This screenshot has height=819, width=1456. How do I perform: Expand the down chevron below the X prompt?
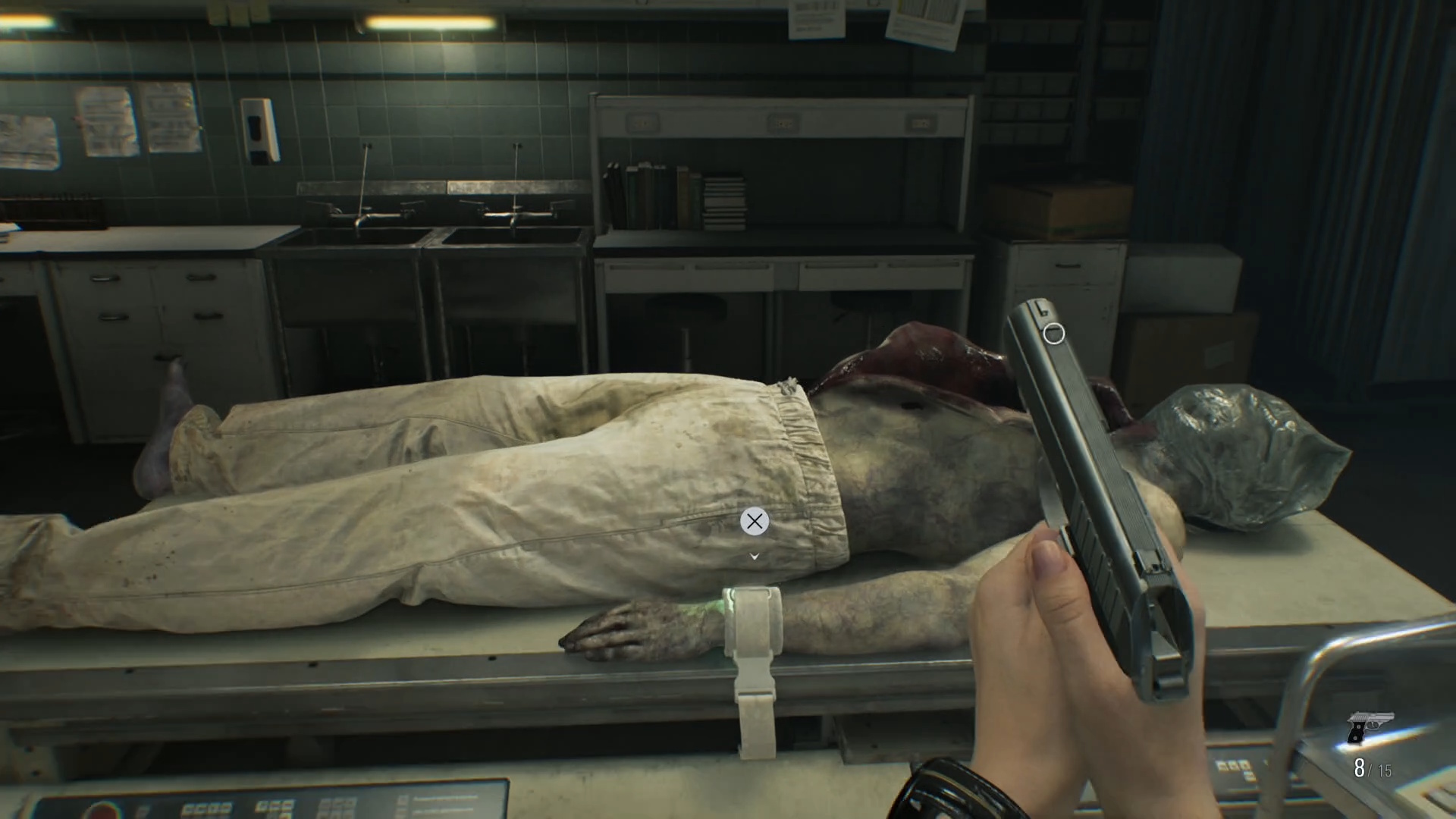[753, 556]
